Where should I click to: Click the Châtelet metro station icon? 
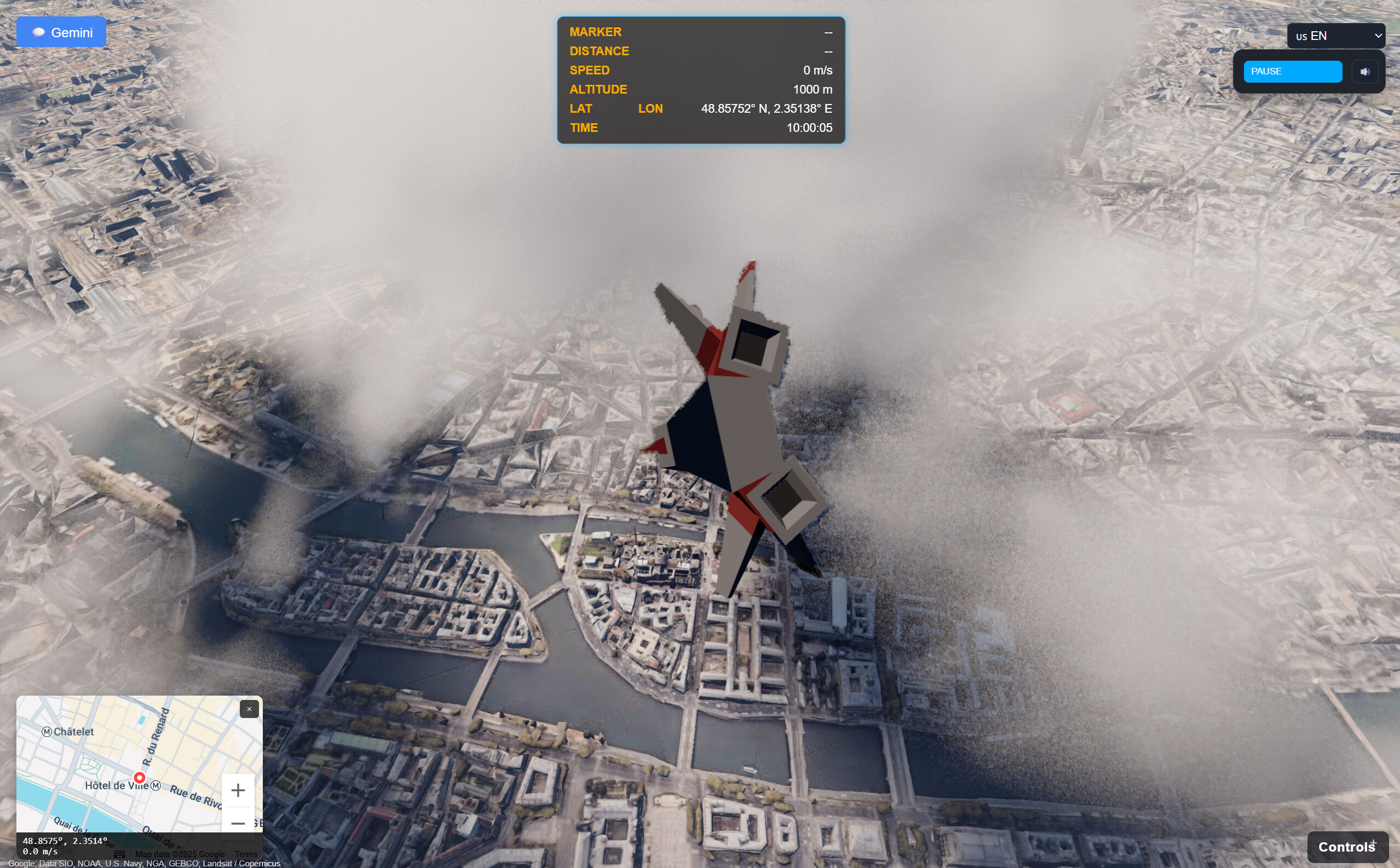click(48, 732)
